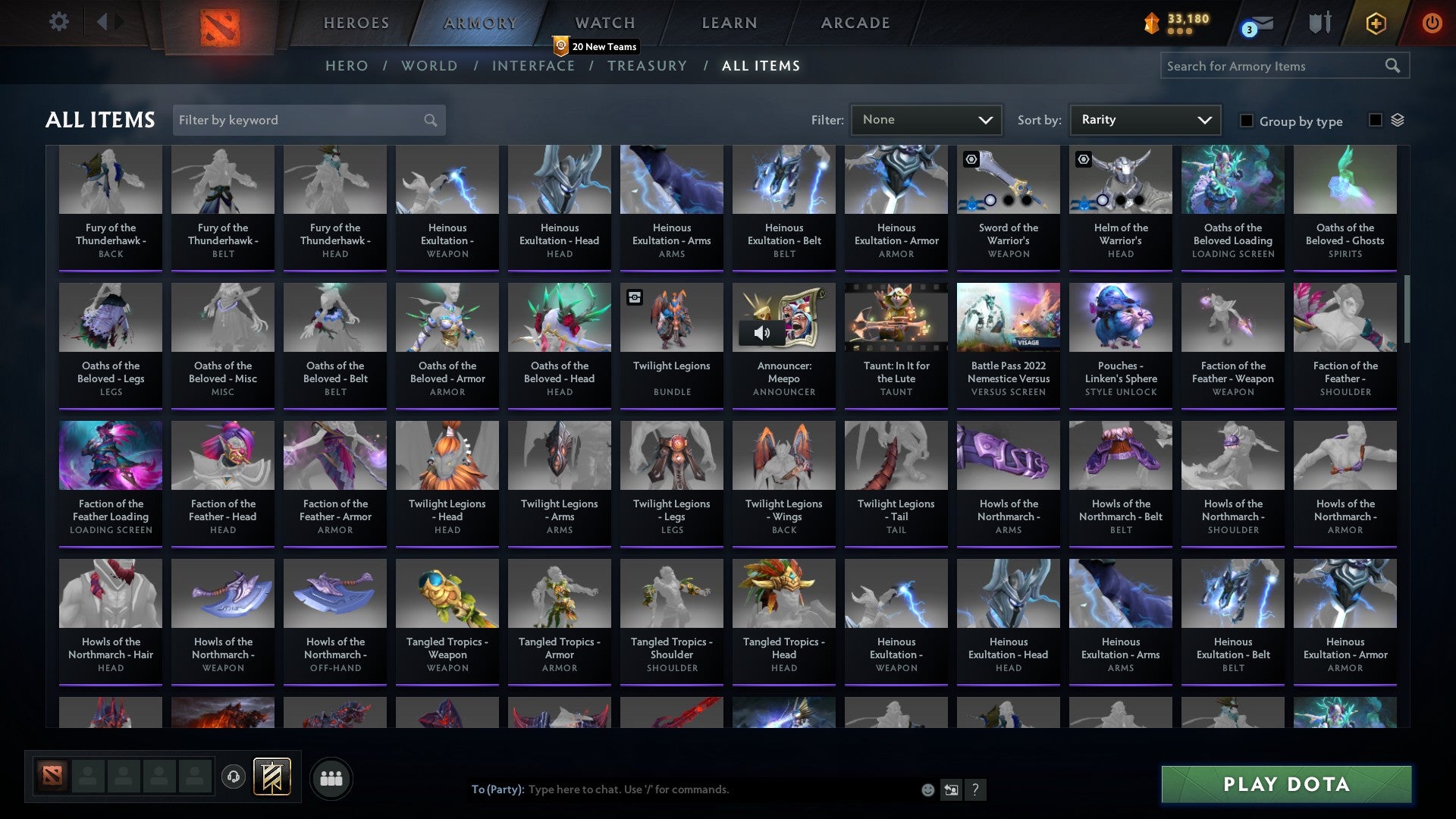Viewport: 1456px width, 819px height.
Task: Open the friends list icon
Action: (x=331, y=777)
